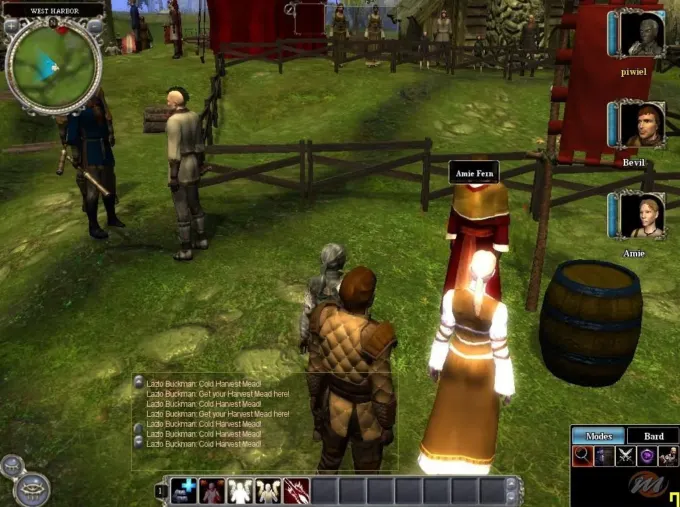Select the piwiel party portrait
The width and height of the screenshot is (680, 507).
tap(641, 35)
